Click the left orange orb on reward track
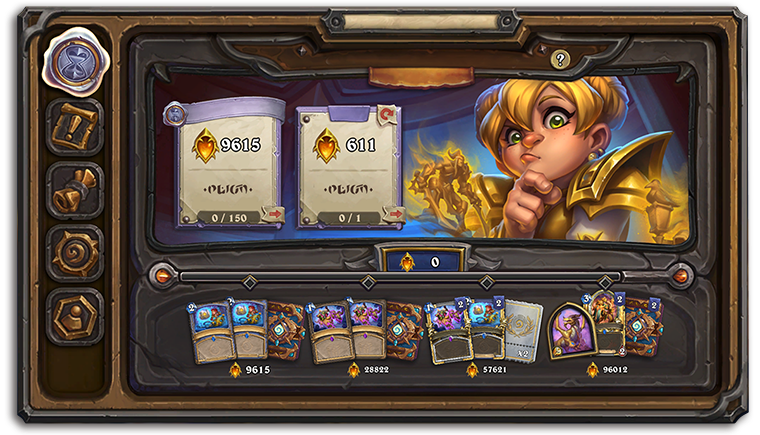Viewport: 760px width, 435px height. (x=160, y=273)
